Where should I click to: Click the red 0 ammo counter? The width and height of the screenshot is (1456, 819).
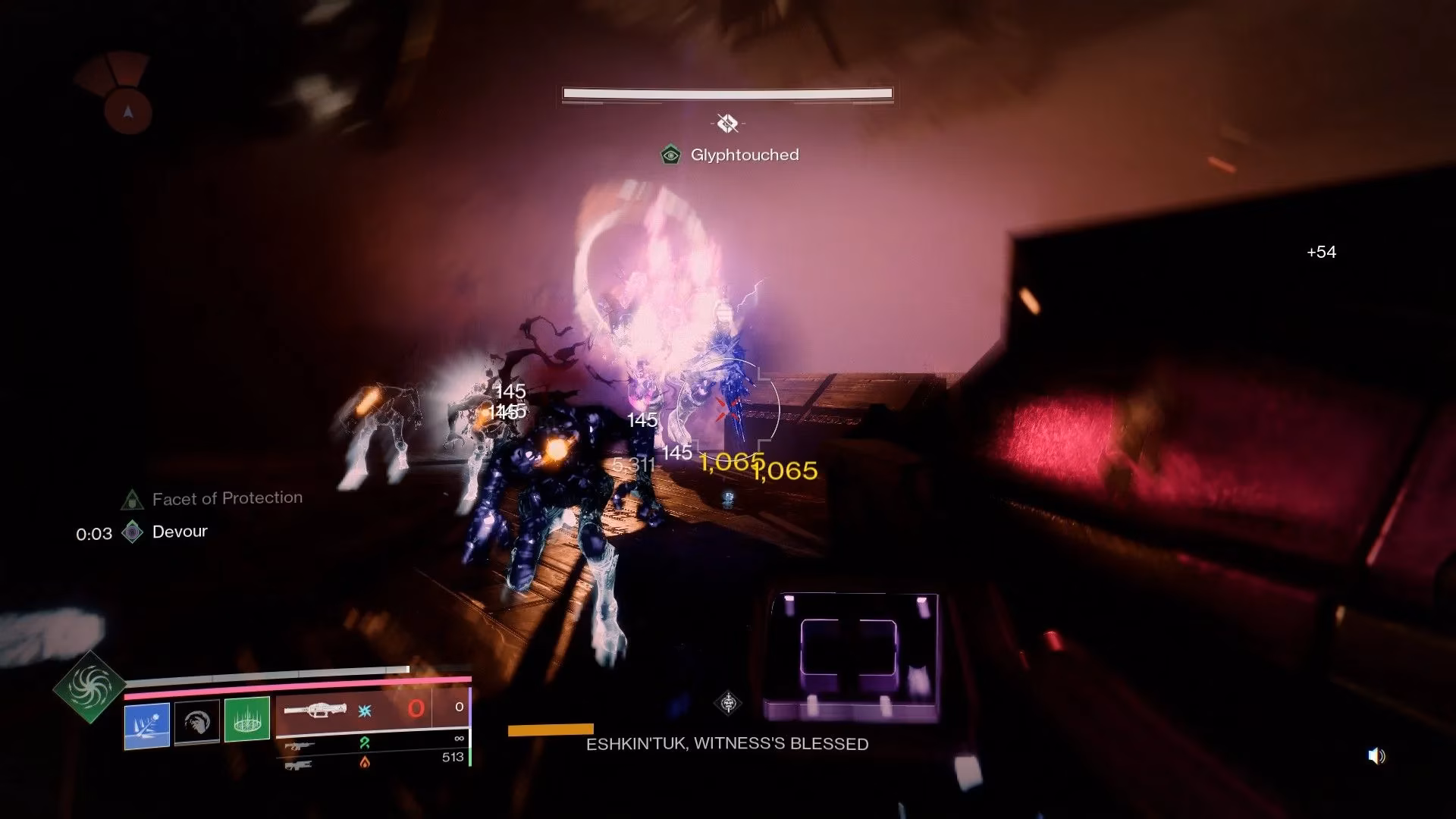point(416,707)
